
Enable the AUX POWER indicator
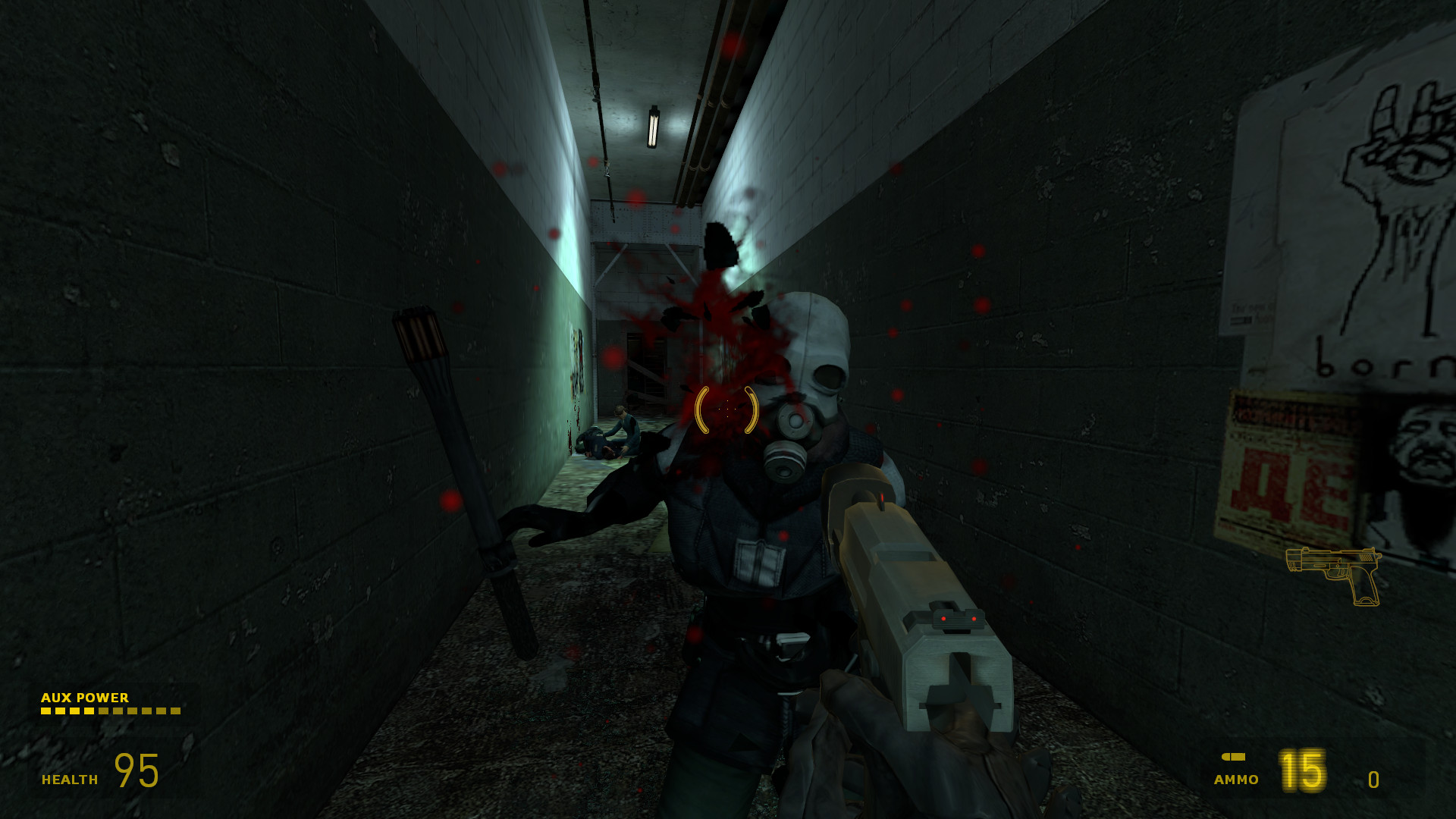(85, 698)
